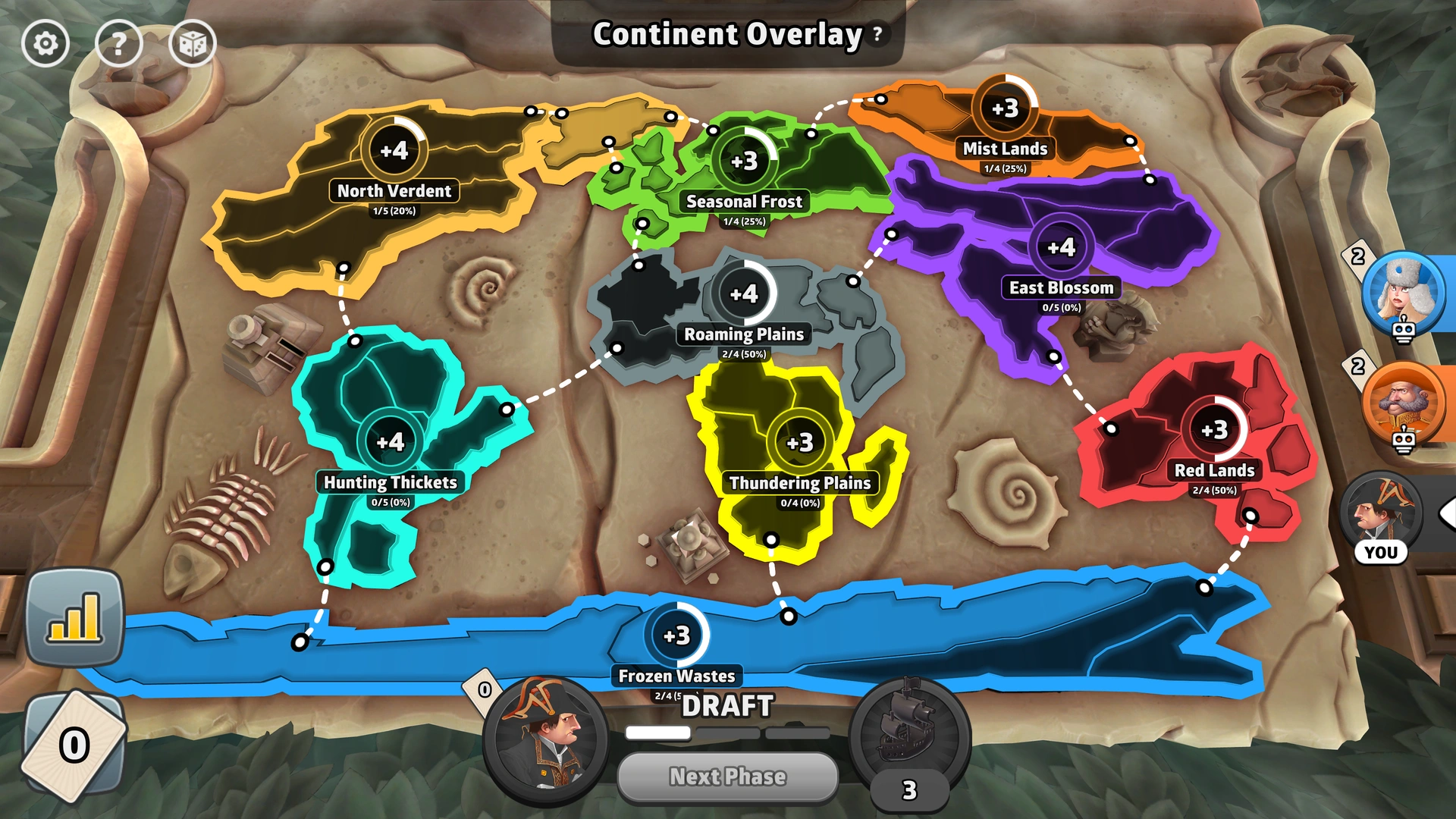1456x819 pixels.
Task: Select the Thundering Plains continent label
Action: [x=799, y=482]
